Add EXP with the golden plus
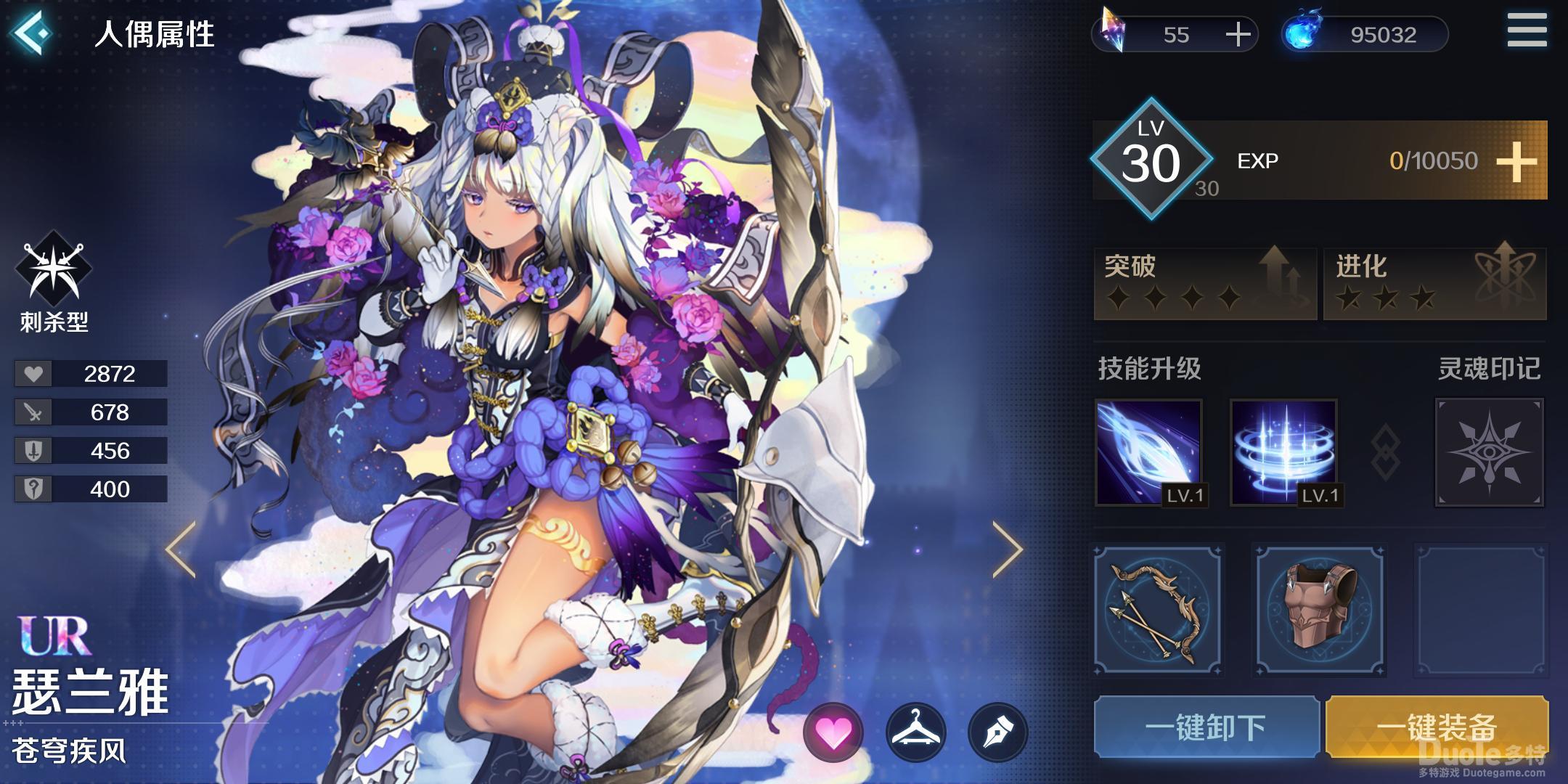This screenshot has width=1568, height=784. click(x=1516, y=161)
